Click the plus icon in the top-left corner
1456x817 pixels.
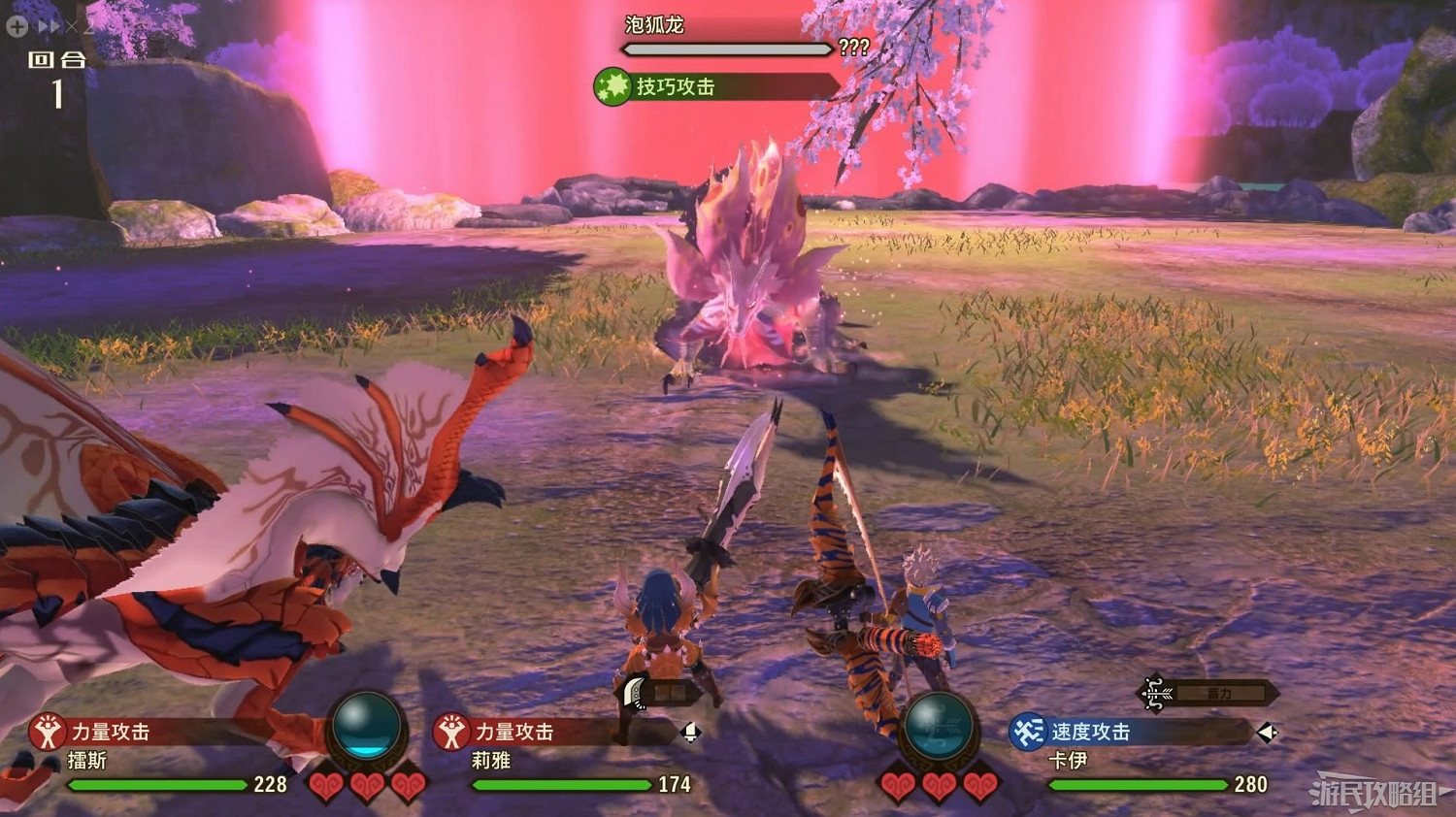coord(17,26)
